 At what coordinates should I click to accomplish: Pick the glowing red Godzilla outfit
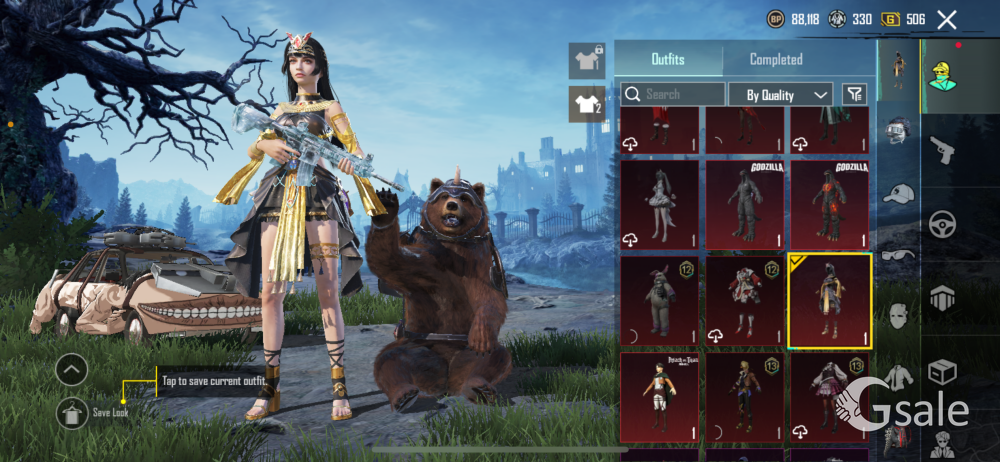pyautogui.click(x=829, y=204)
